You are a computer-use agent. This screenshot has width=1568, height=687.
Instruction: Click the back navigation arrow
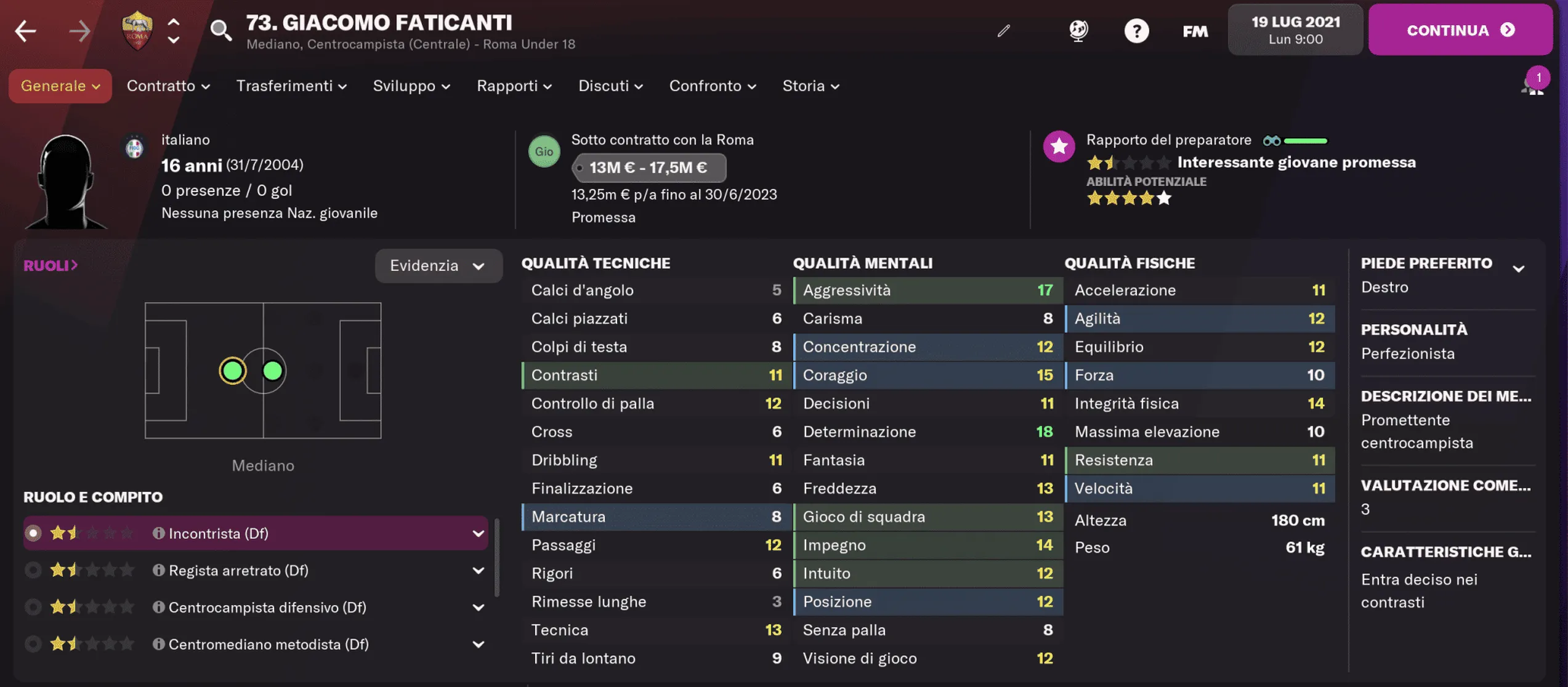point(25,30)
